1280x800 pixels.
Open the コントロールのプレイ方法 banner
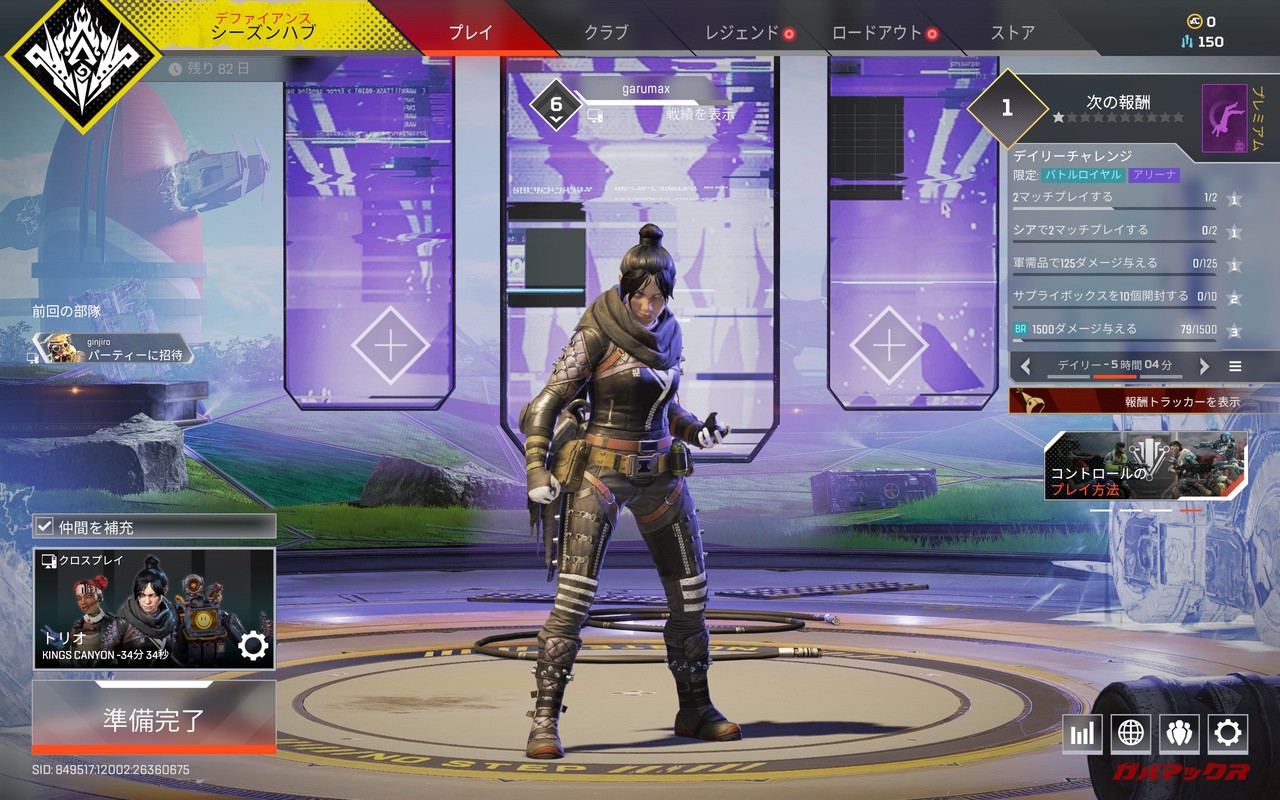pos(1146,466)
